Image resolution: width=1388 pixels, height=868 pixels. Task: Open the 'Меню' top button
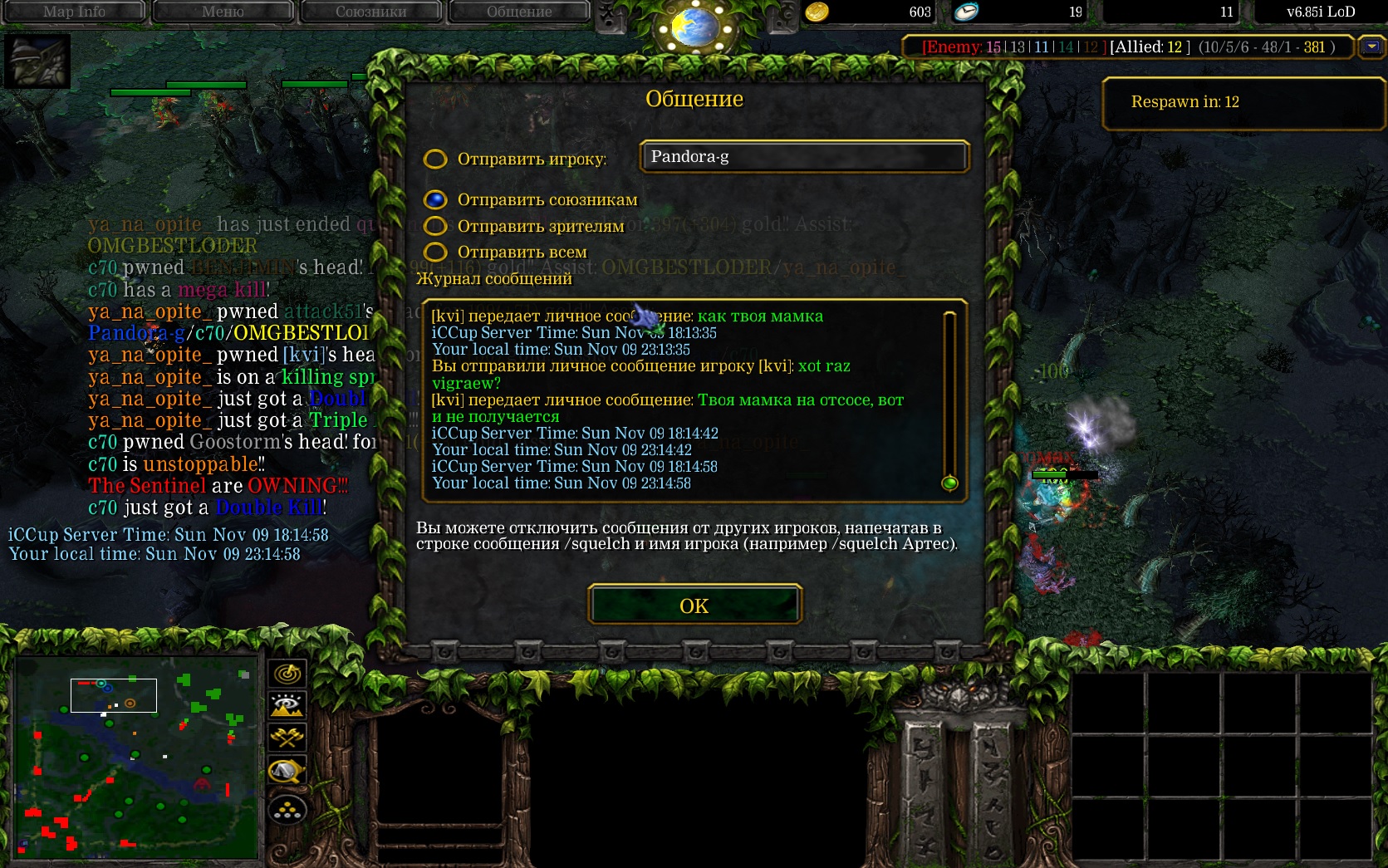[223, 12]
